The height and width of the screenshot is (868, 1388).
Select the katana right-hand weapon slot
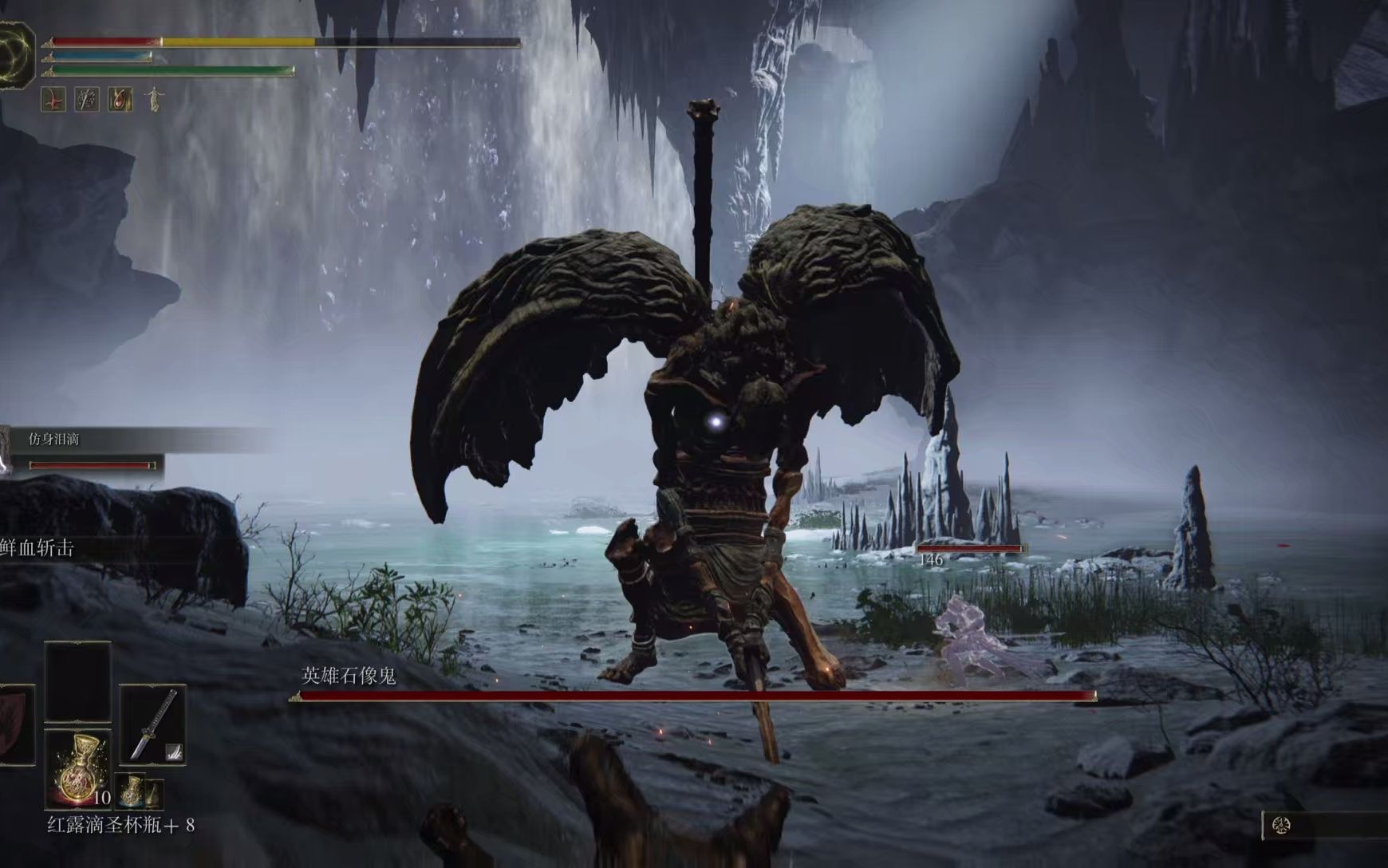152,724
